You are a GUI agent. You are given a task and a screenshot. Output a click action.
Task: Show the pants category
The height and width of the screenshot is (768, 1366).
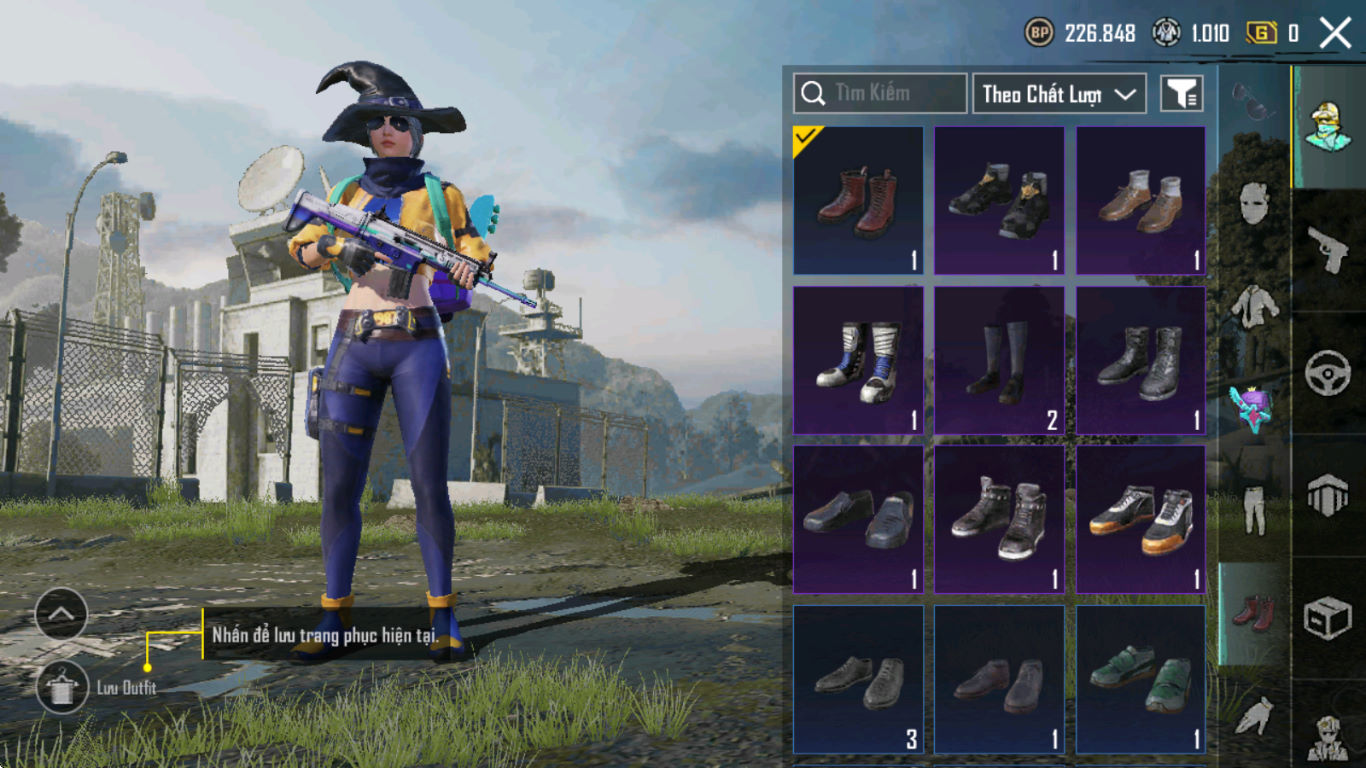tap(1254, 510)
